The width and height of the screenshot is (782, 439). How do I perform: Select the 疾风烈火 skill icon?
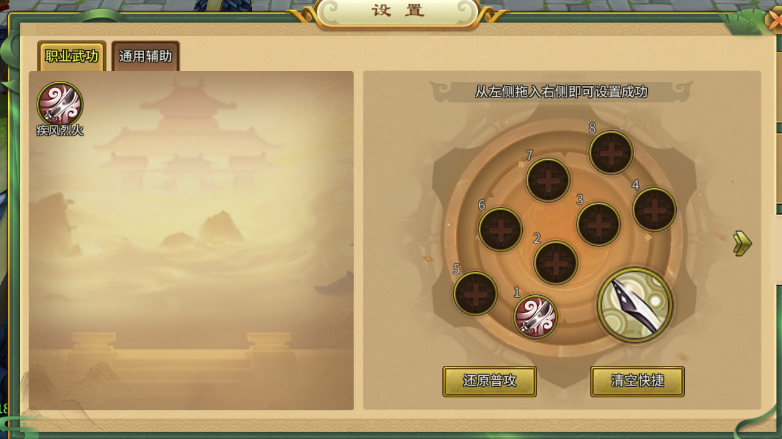59,104
